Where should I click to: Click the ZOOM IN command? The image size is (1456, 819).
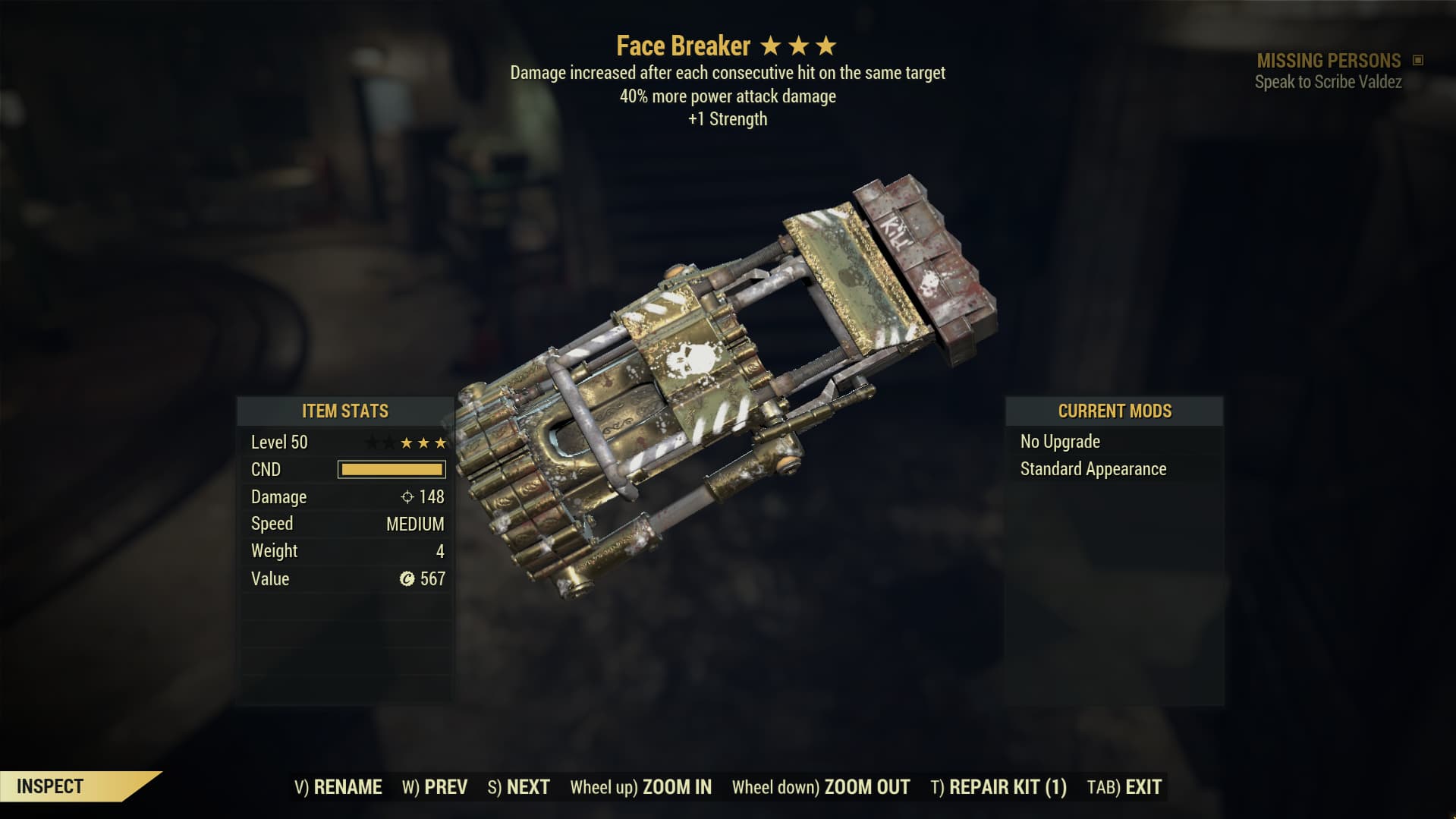[x=676, y=787]
